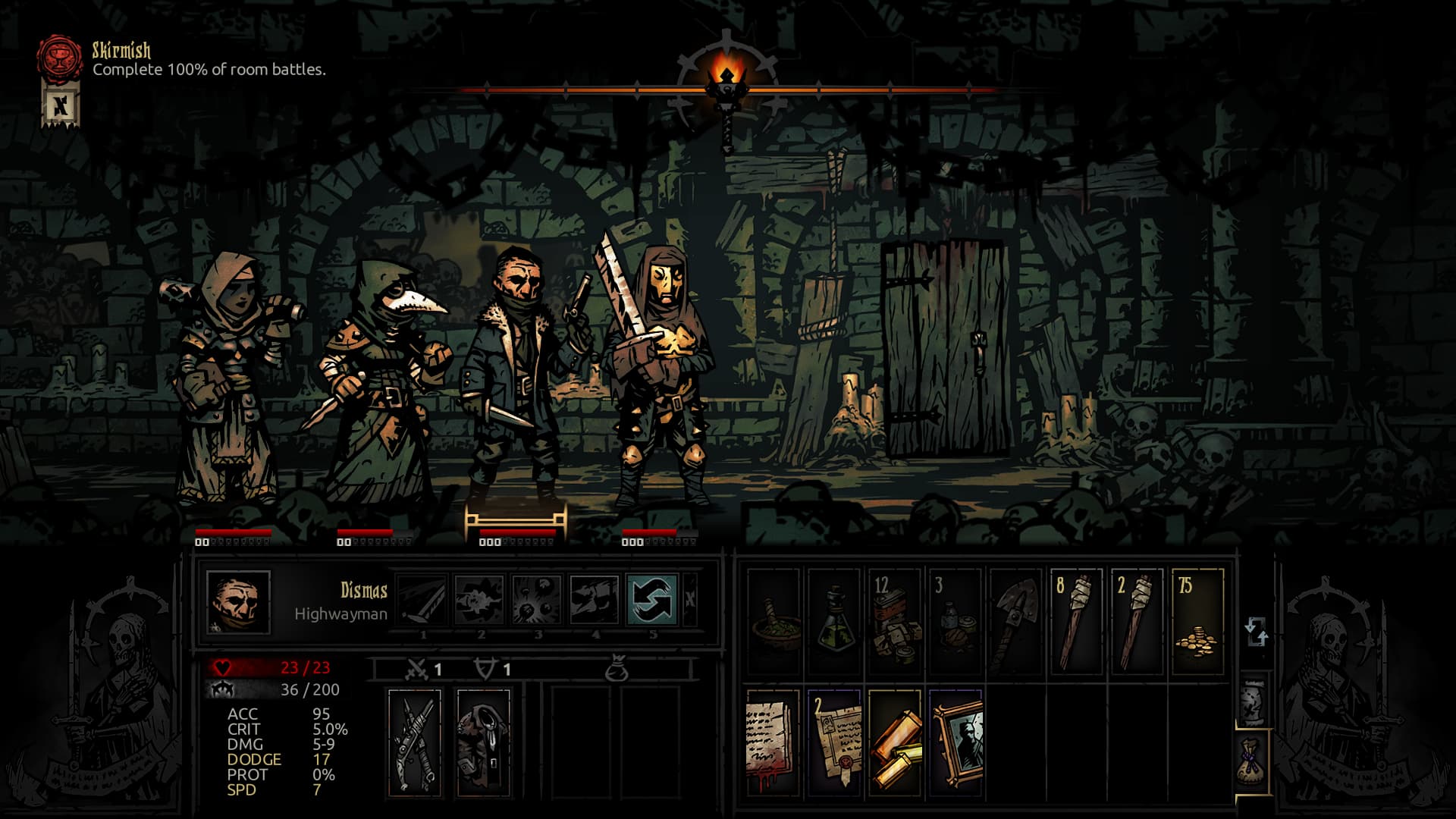Select the 75 gold coins pile
Image resolution: width=1456 pixels, height=819 pixels.
(1198, 622)
